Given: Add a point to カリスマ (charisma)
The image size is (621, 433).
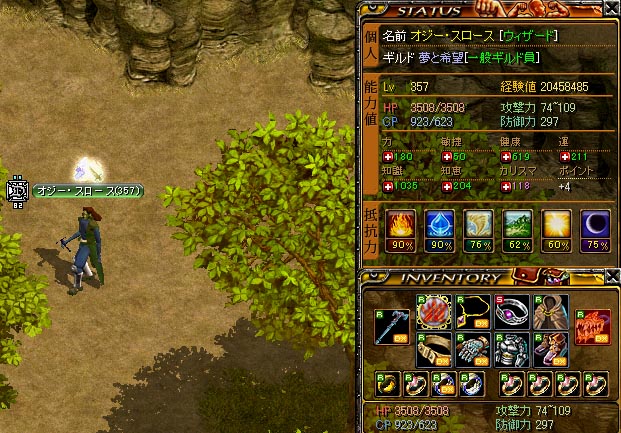Looking at the screenshot, I should pyautogui.click(x=507, y=186).
